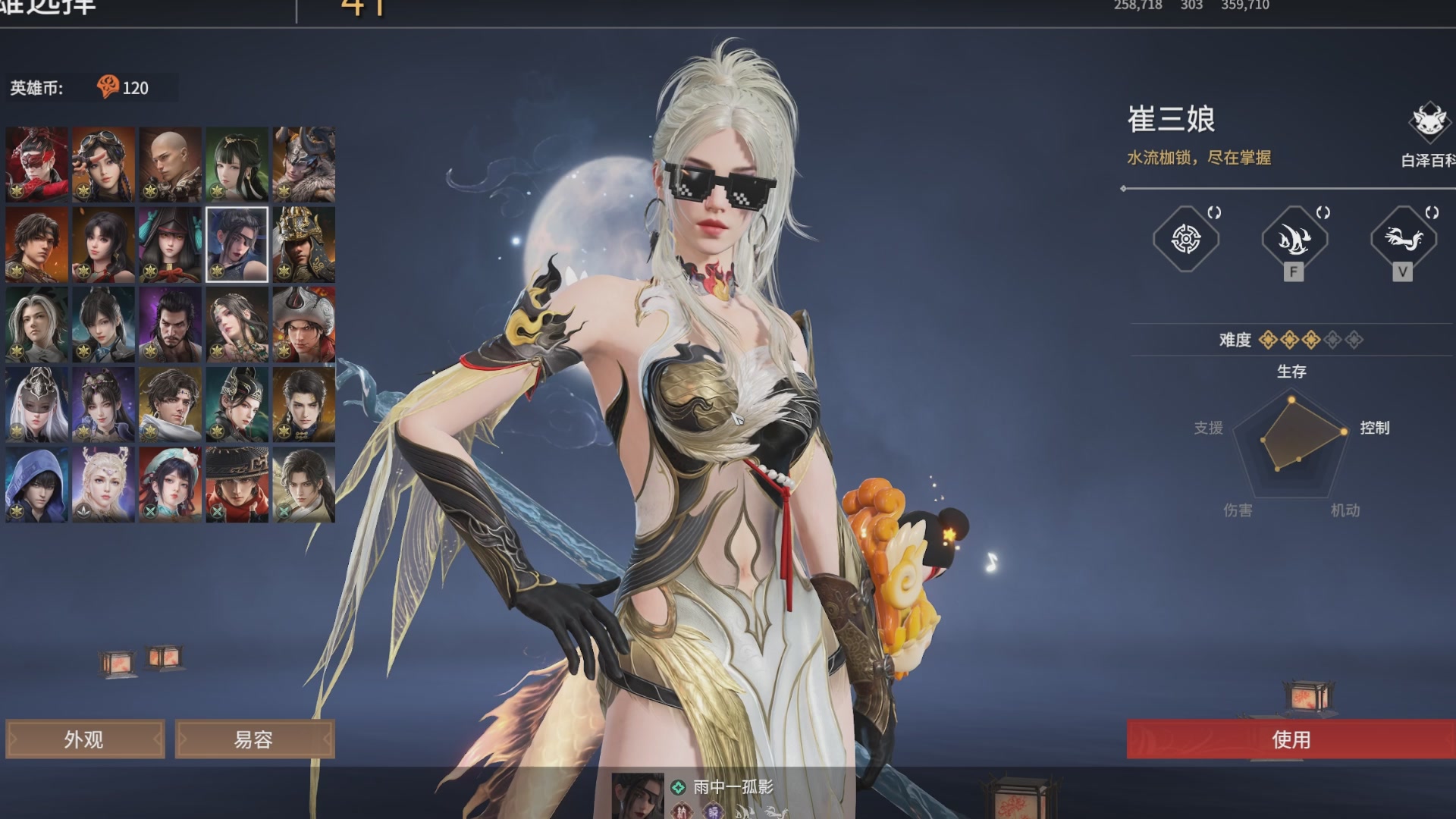1456x819 pixels.
Task: Choose the horned beast-helmet warrior portrait
Action: 303,164
